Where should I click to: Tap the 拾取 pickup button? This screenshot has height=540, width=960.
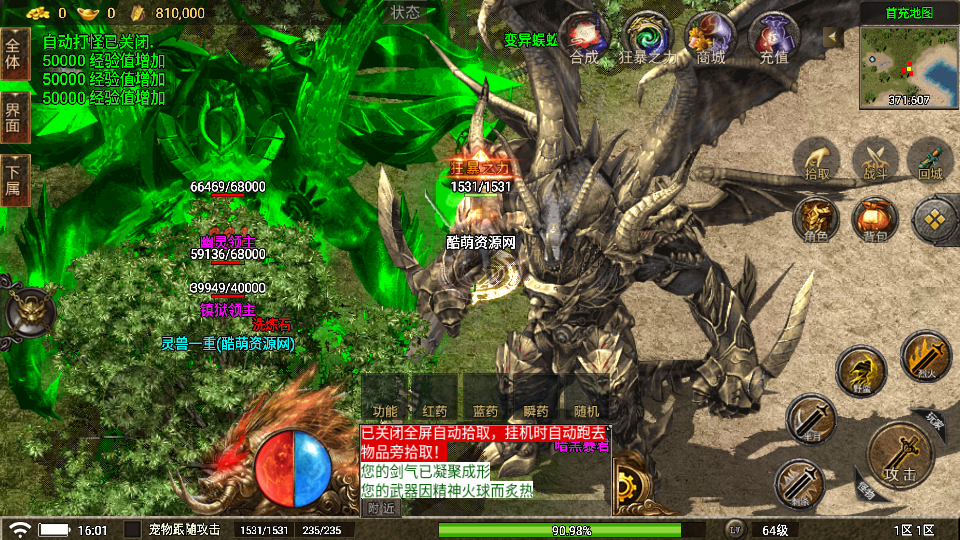[x=817, y=160]
